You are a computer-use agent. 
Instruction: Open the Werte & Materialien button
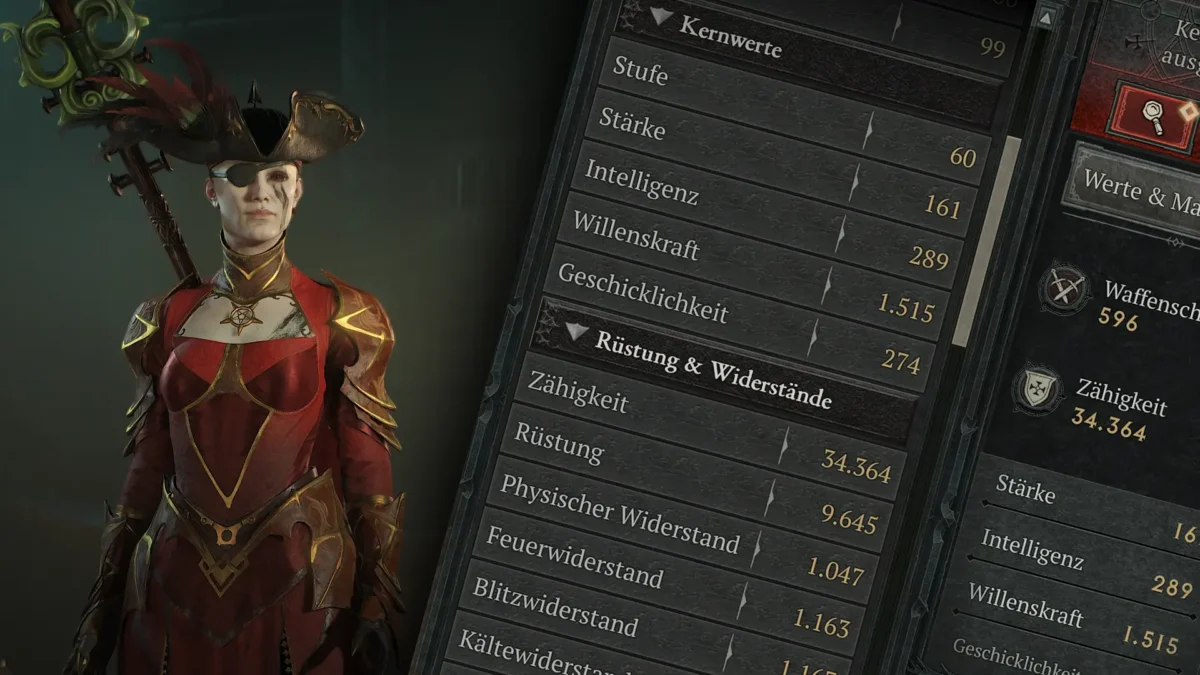point(1135,192)
